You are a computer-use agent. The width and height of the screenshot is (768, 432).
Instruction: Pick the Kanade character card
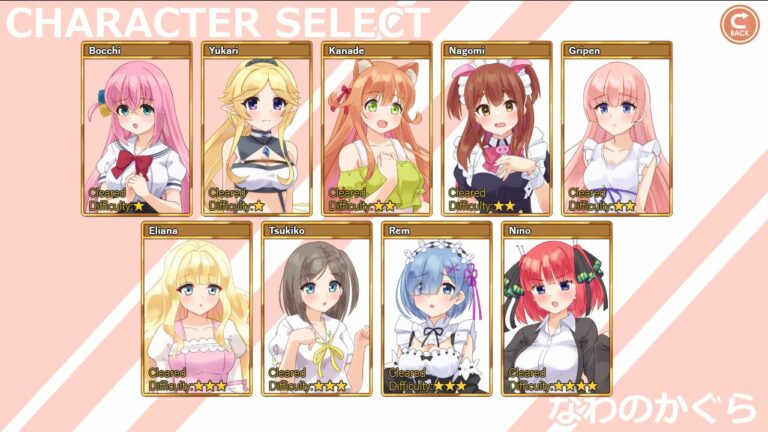[376, 129]
